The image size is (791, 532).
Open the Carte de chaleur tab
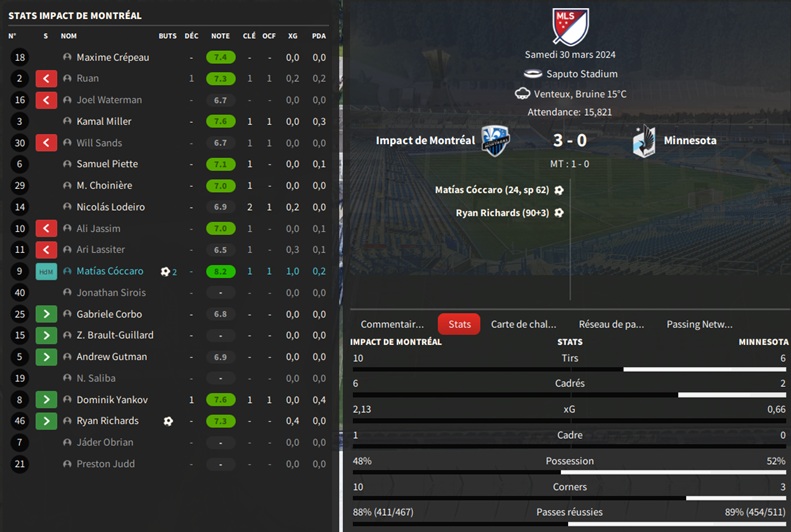tap(523, 324)
